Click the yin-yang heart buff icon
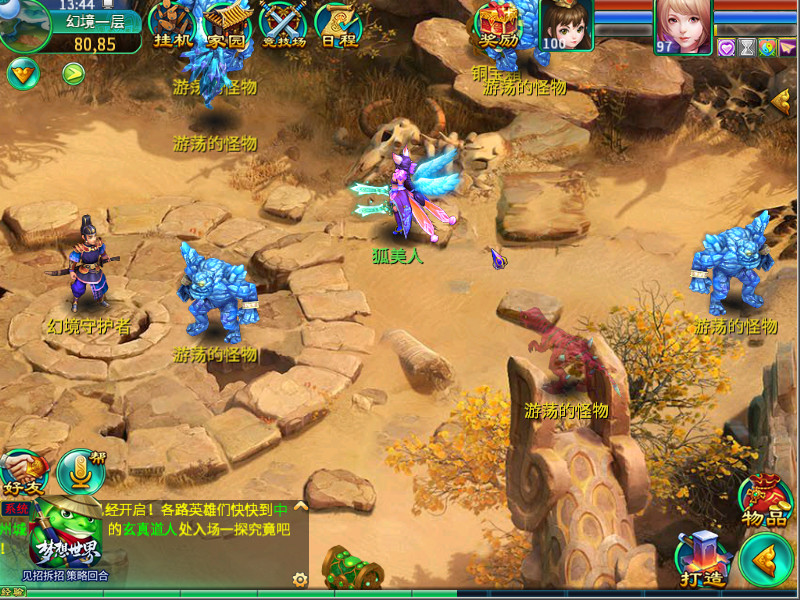800x600 pixels. click(767, 47)
